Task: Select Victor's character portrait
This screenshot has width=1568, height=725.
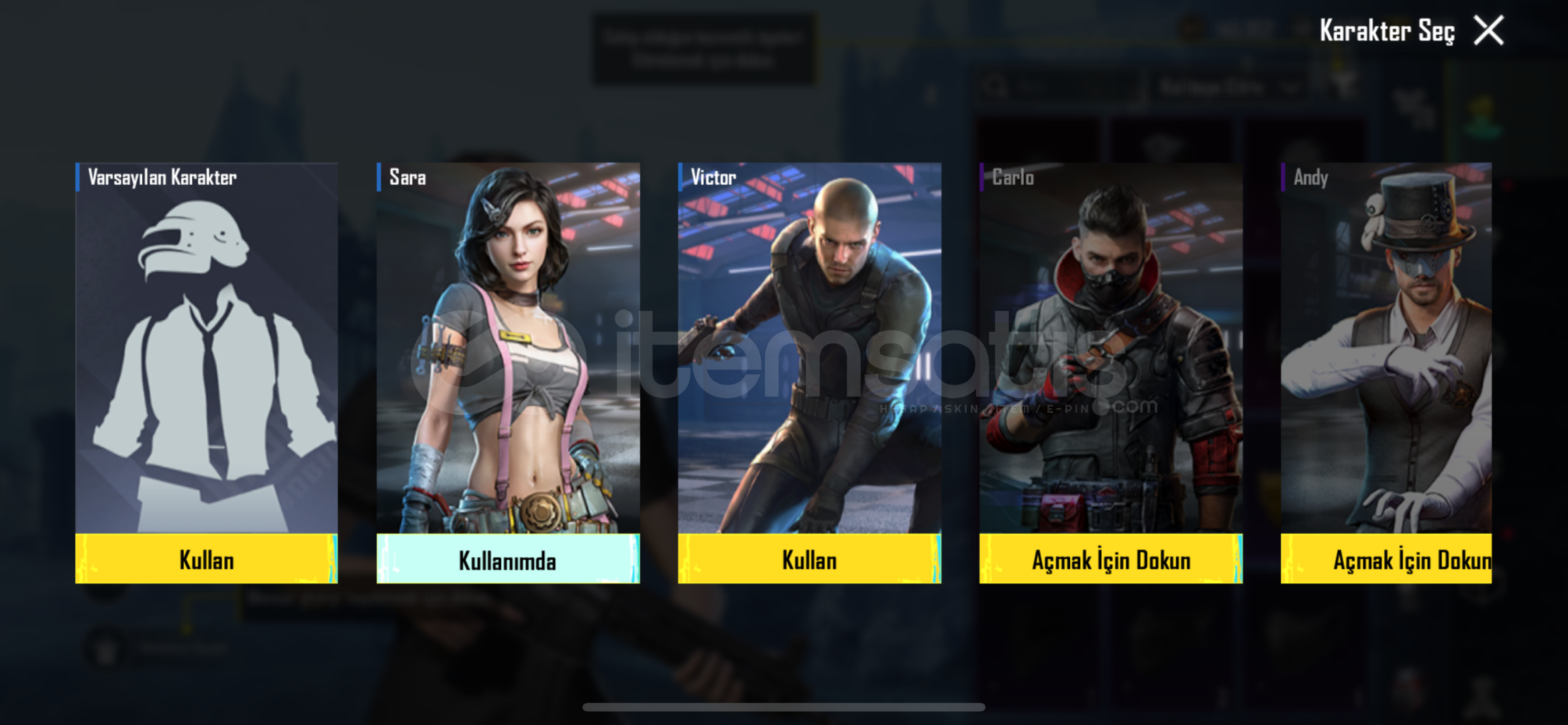Action: coord(808,349)
